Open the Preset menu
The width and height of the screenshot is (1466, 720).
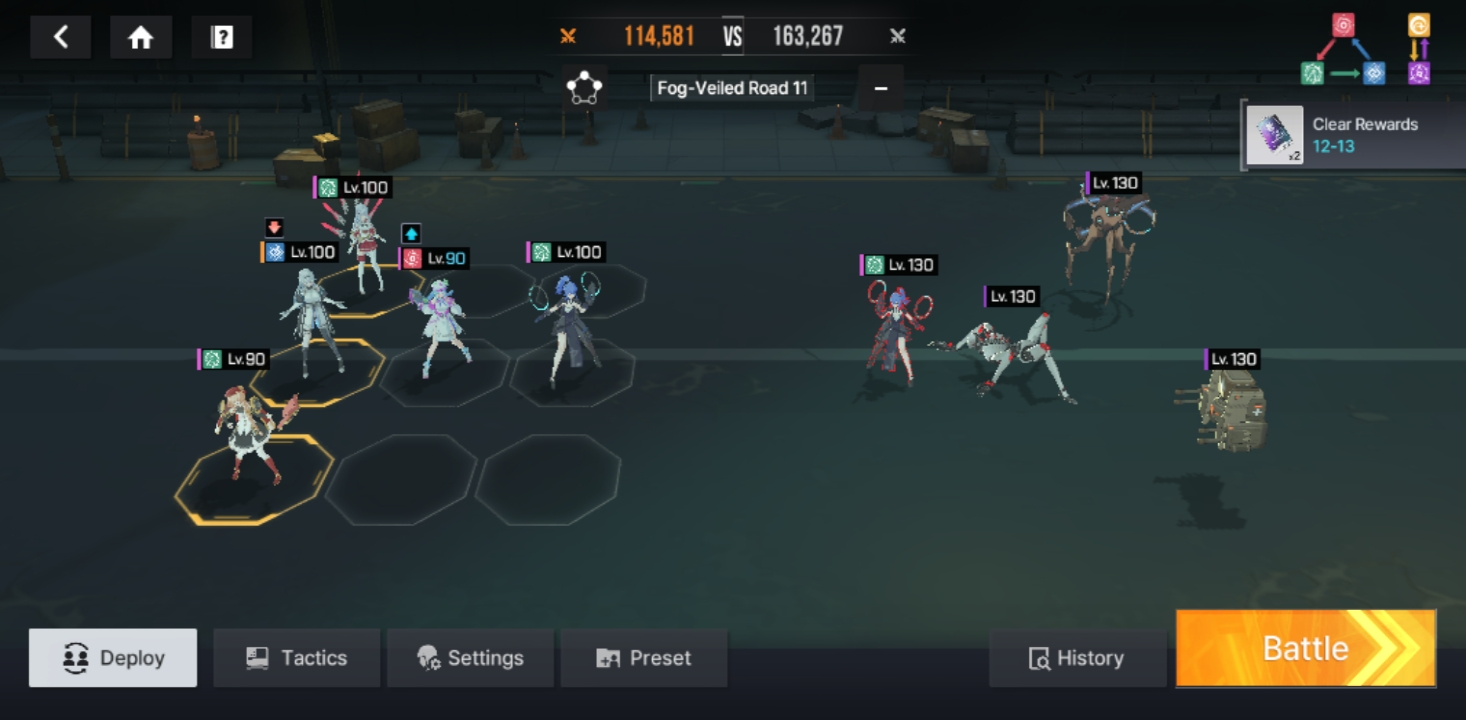[x=643, y=658]
